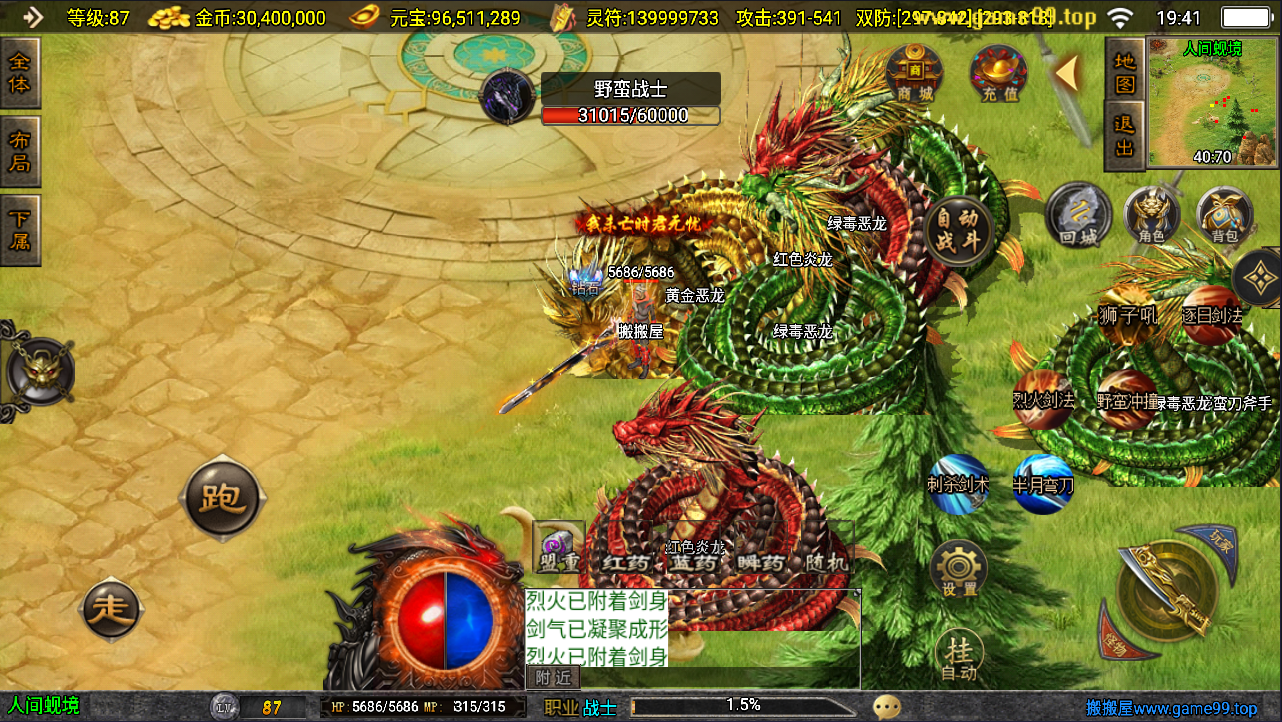The image size is (1282, 722).
Task: Open the 充值 recharge icon
Action: click(998, 74)
